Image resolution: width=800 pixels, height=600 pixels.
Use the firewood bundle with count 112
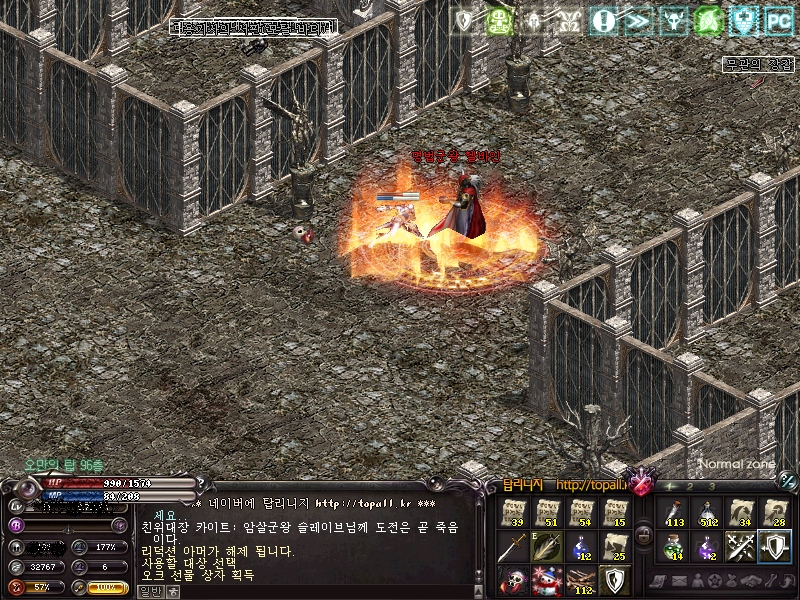pyautogui.click(x=580, y=579)
